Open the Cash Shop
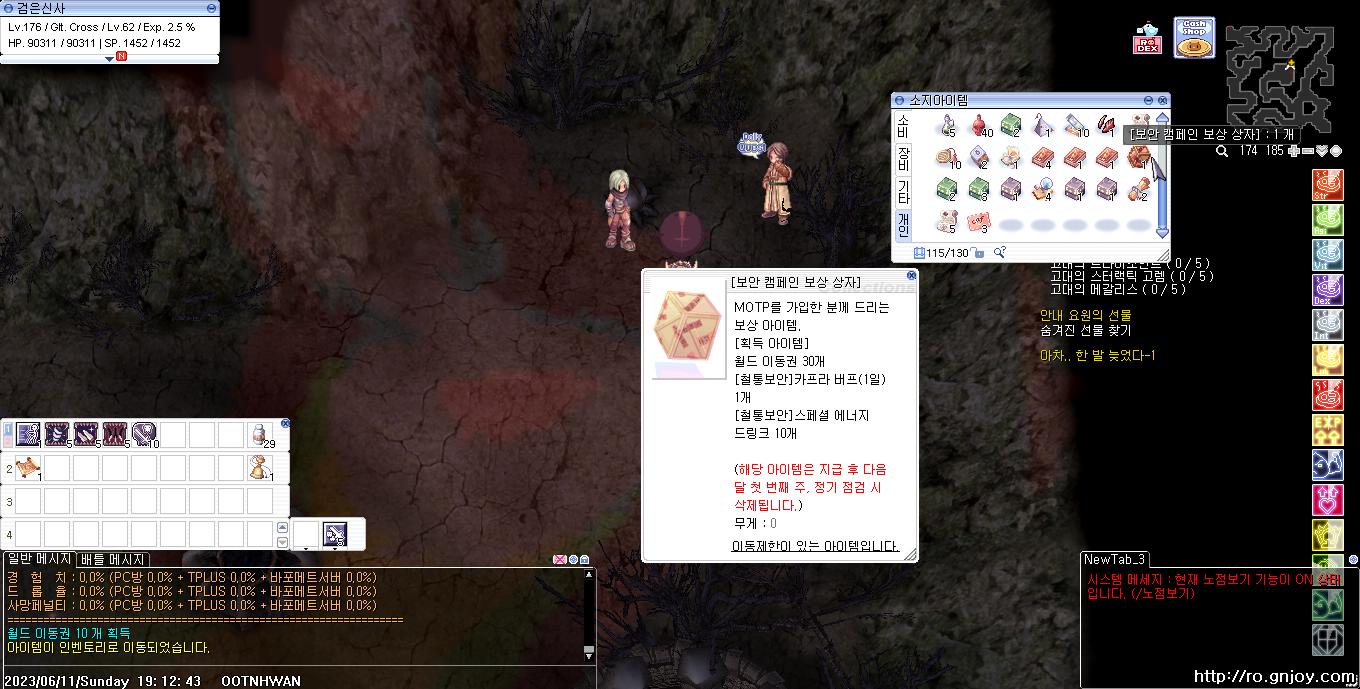 (1193, 38)
